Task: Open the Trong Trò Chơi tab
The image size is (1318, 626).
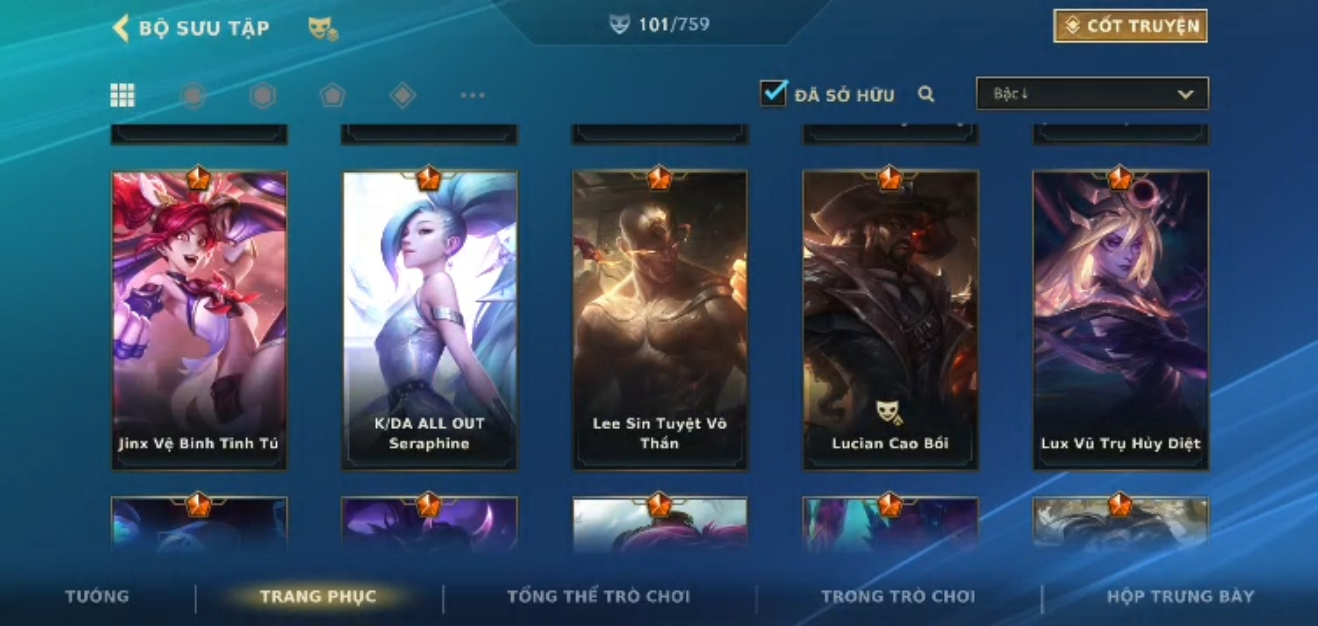Action: pyautogui.click(x=897, y=596)
